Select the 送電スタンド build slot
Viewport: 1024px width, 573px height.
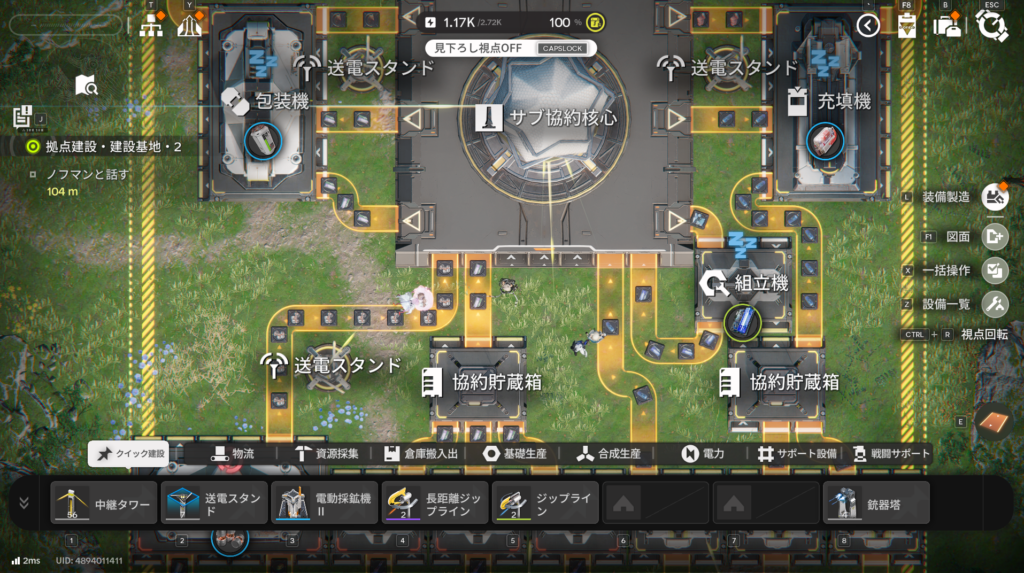tap(214, 503)
